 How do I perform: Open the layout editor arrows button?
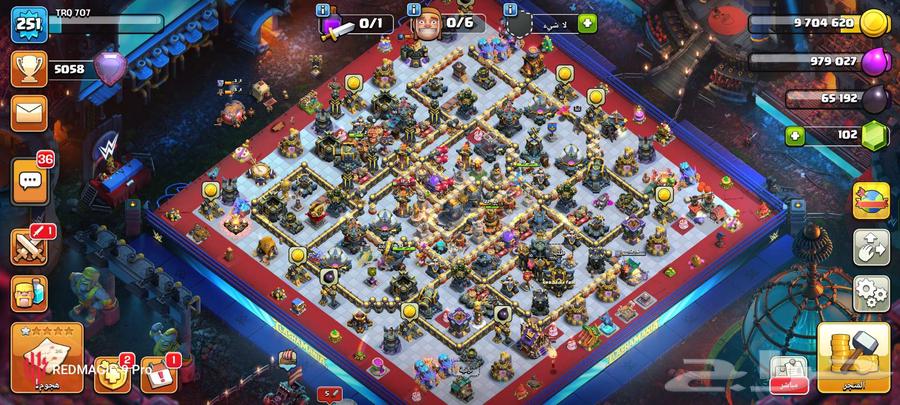(870, 248)
